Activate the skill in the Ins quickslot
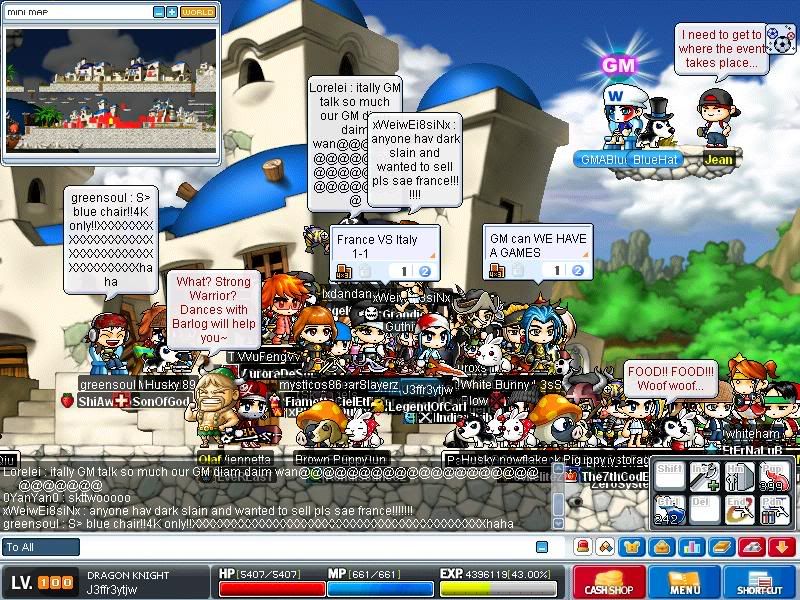The height and width of the screenshot is (600, 800). (x=706, y=476)
